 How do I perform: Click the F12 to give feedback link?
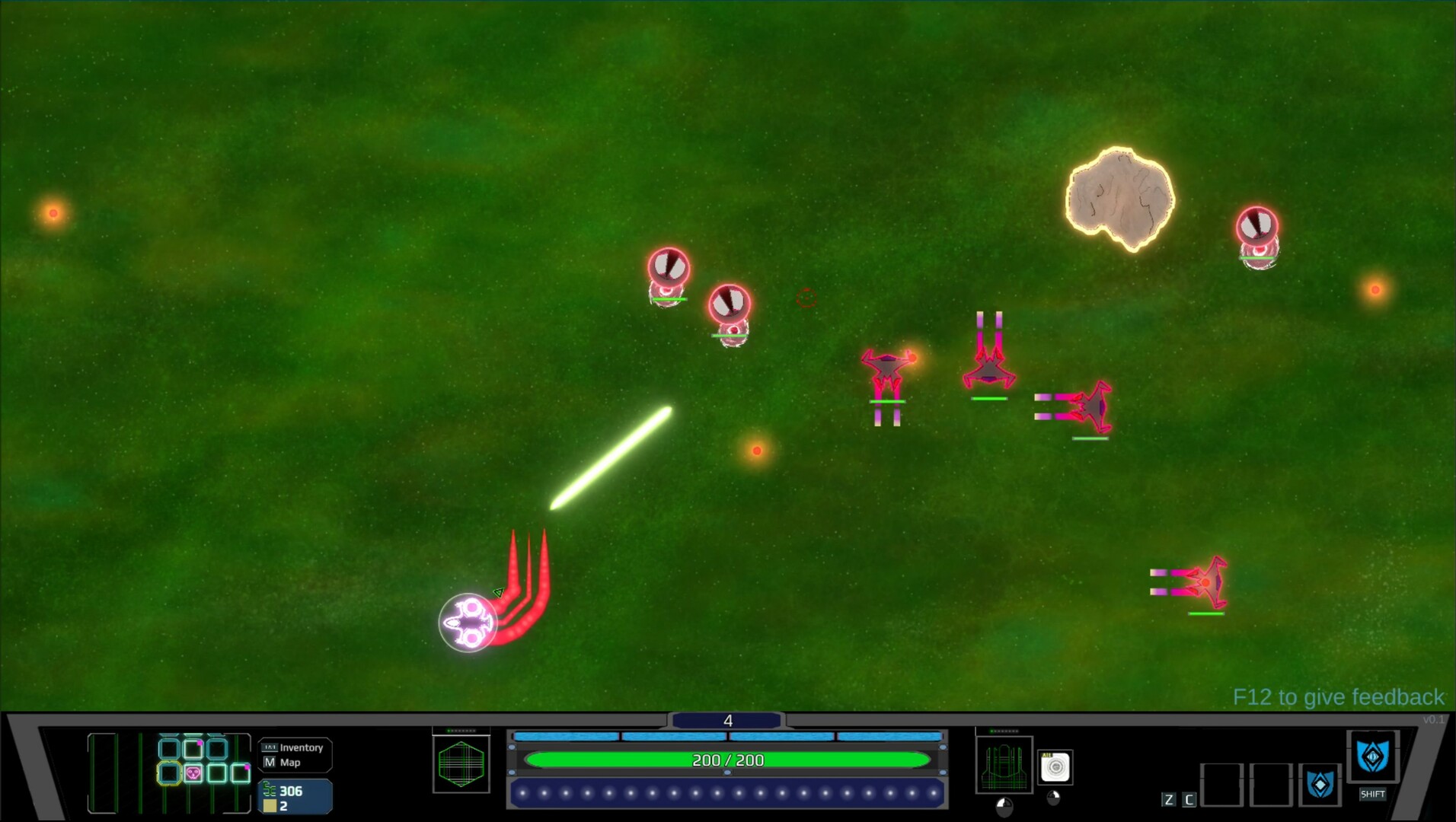point(1338,696)
